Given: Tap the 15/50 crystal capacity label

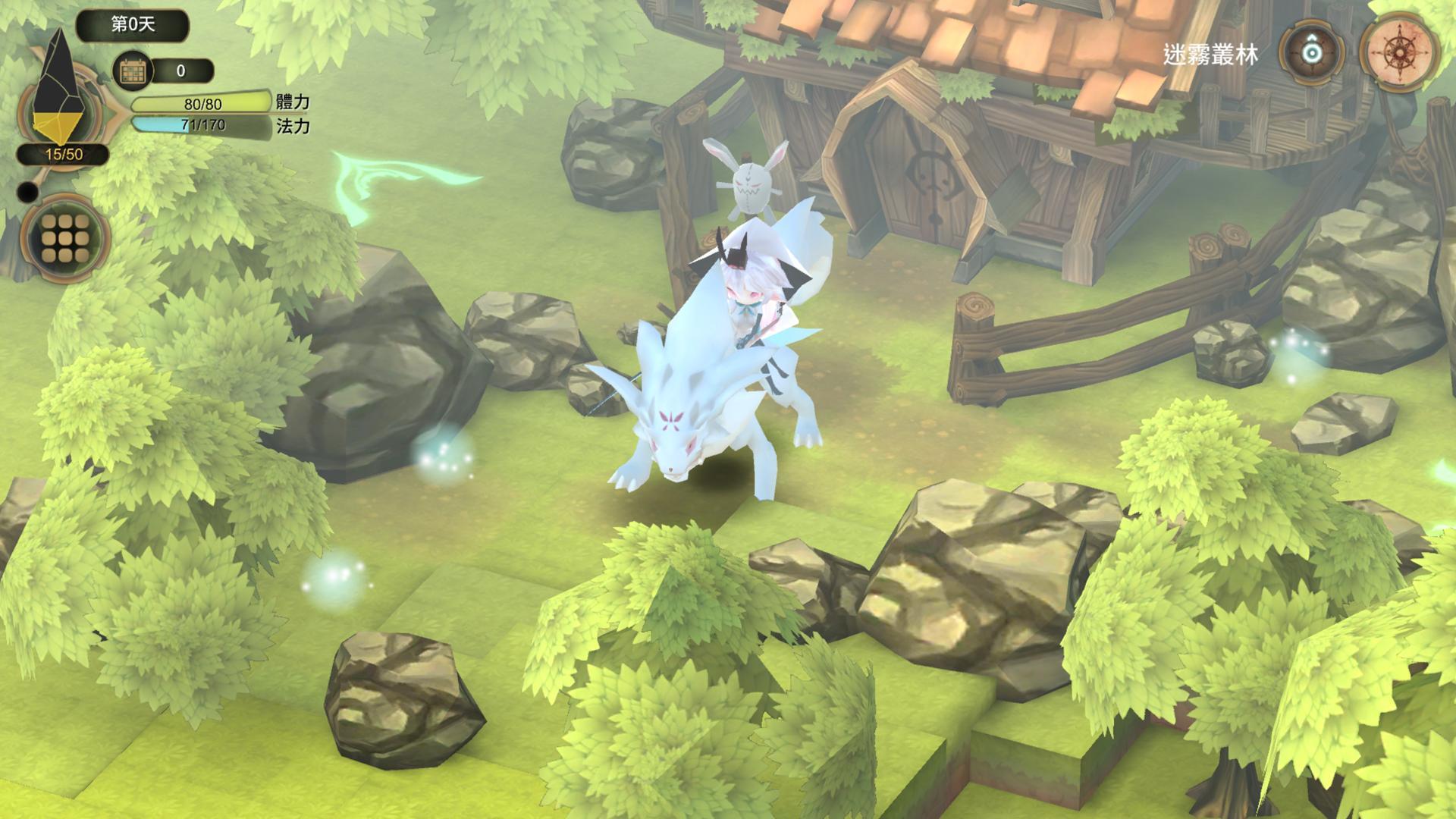Looking at the screenshot, I should (x=63, y=154).
